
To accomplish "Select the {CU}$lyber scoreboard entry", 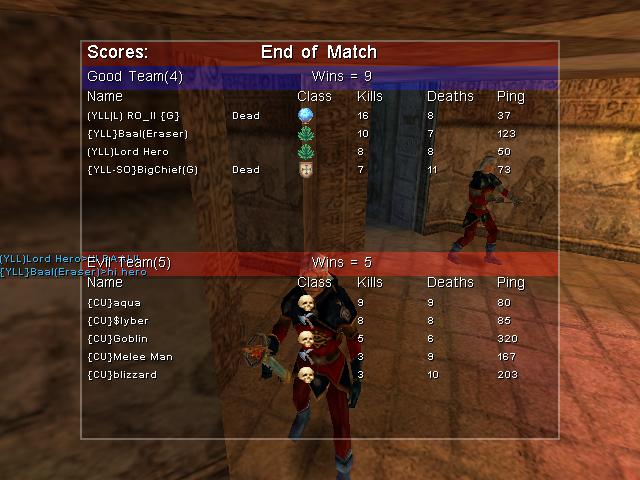I will pyautogui.click(x=118, y=321).
